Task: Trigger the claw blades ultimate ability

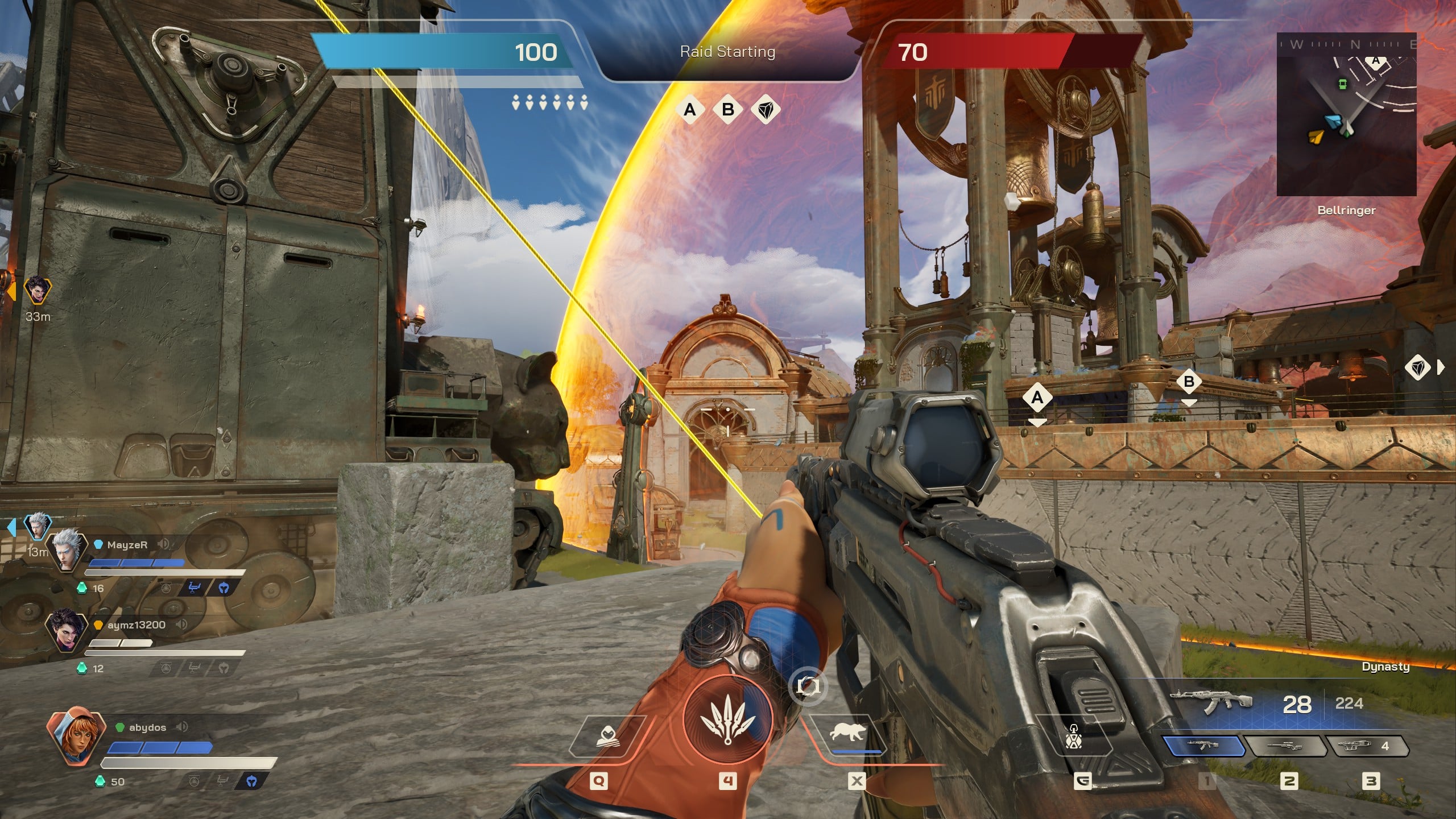Action: pos(727,720)
